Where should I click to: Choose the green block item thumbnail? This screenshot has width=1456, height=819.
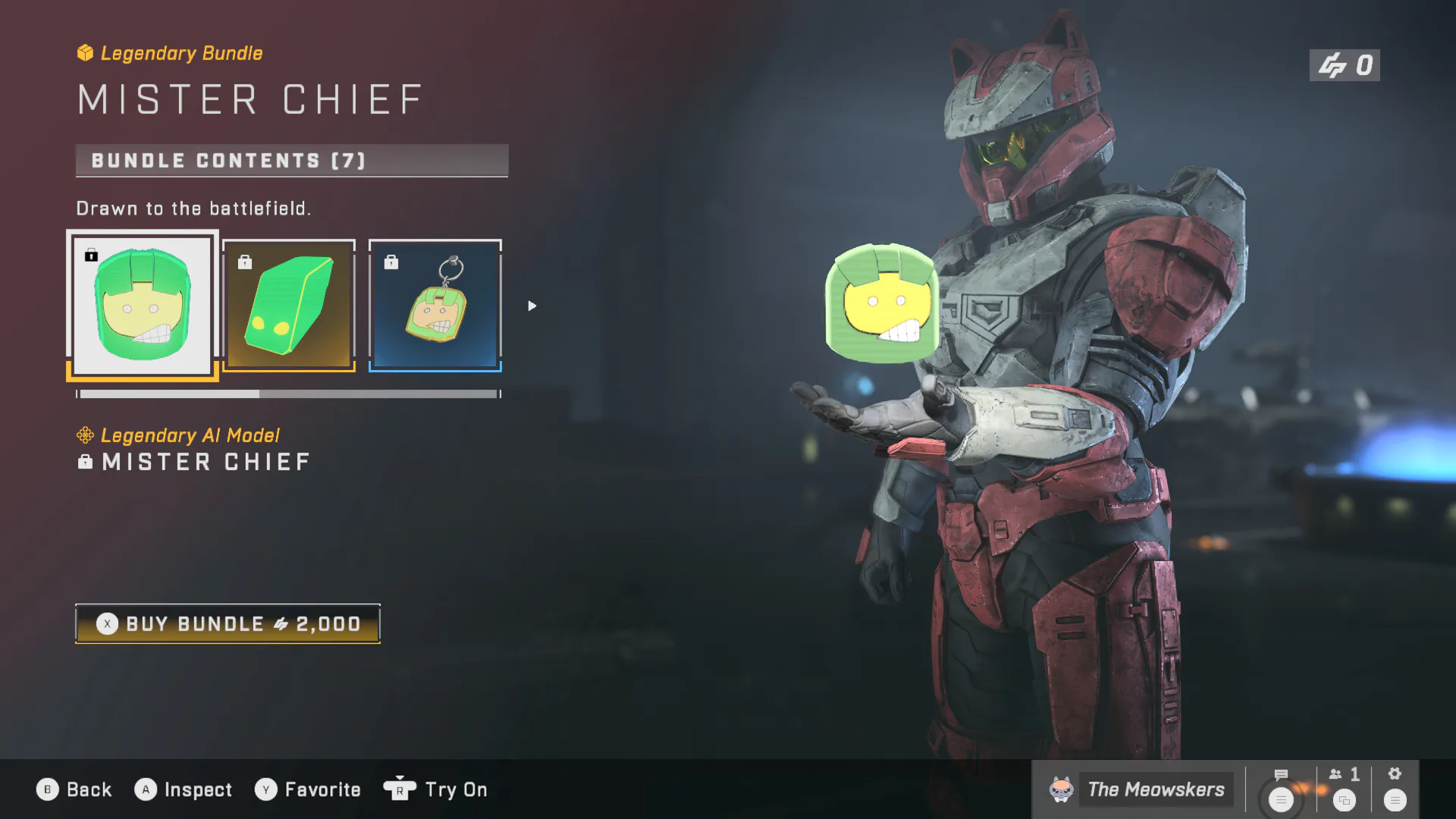pos(289,305)
